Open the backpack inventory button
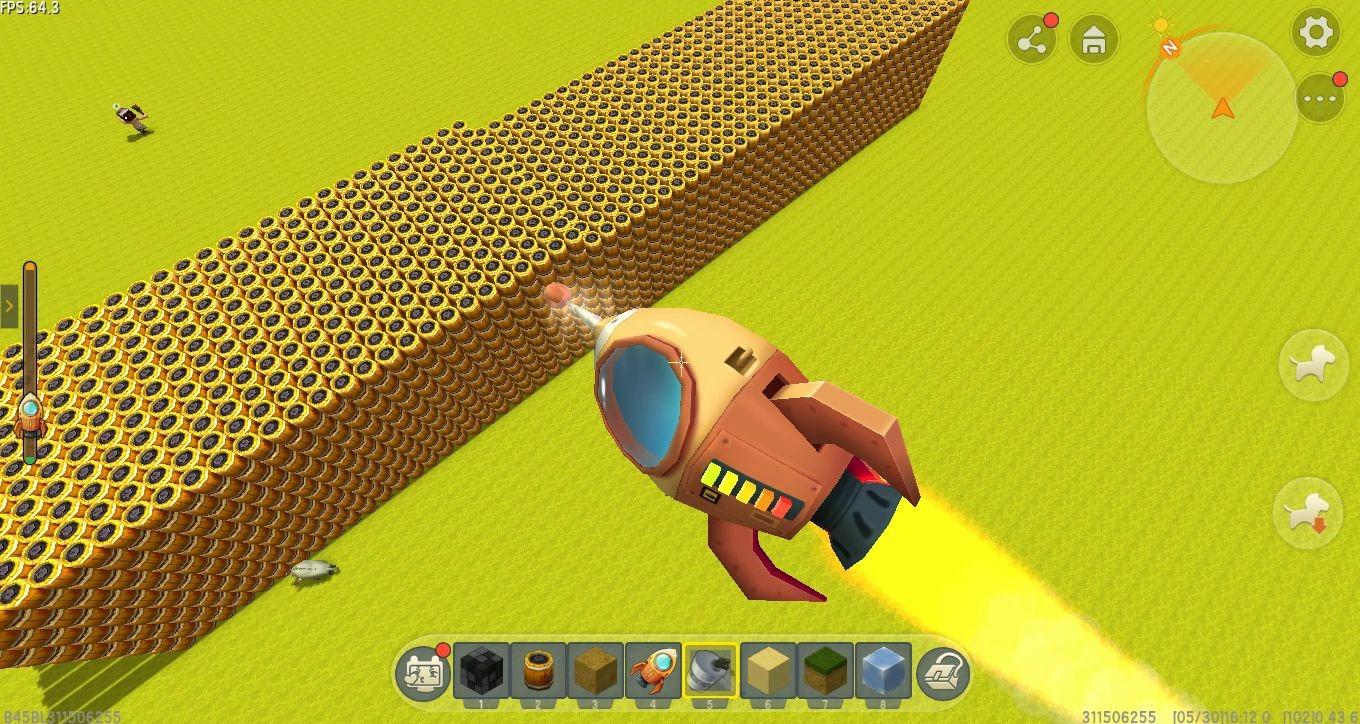The width and height of the screenshot is (1360, 724). point(943,671)
